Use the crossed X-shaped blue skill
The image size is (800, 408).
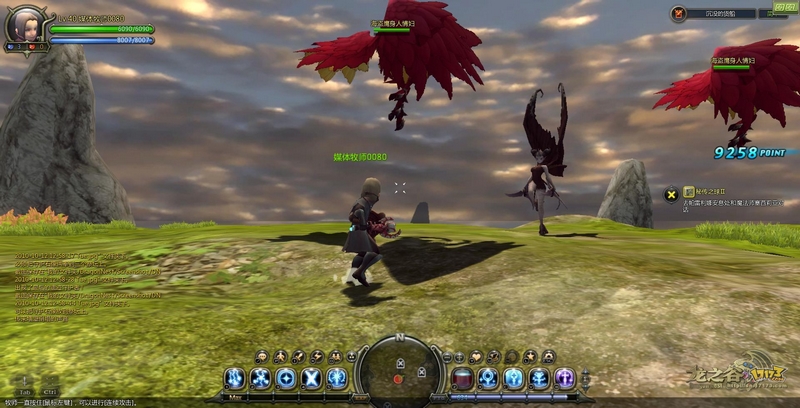312,378
